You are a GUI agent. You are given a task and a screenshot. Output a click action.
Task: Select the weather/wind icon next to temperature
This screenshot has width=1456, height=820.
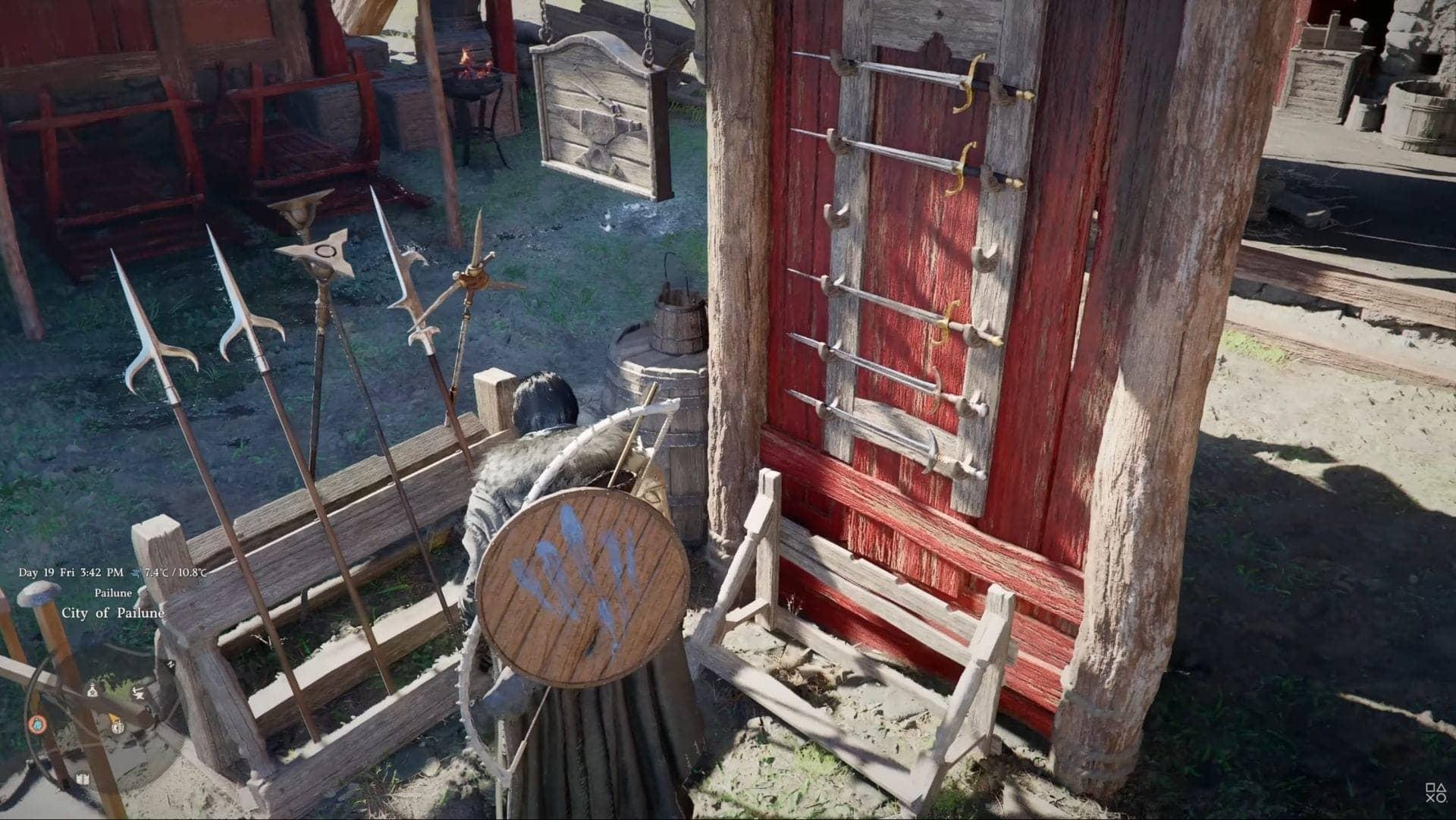[x=135, y=573]
